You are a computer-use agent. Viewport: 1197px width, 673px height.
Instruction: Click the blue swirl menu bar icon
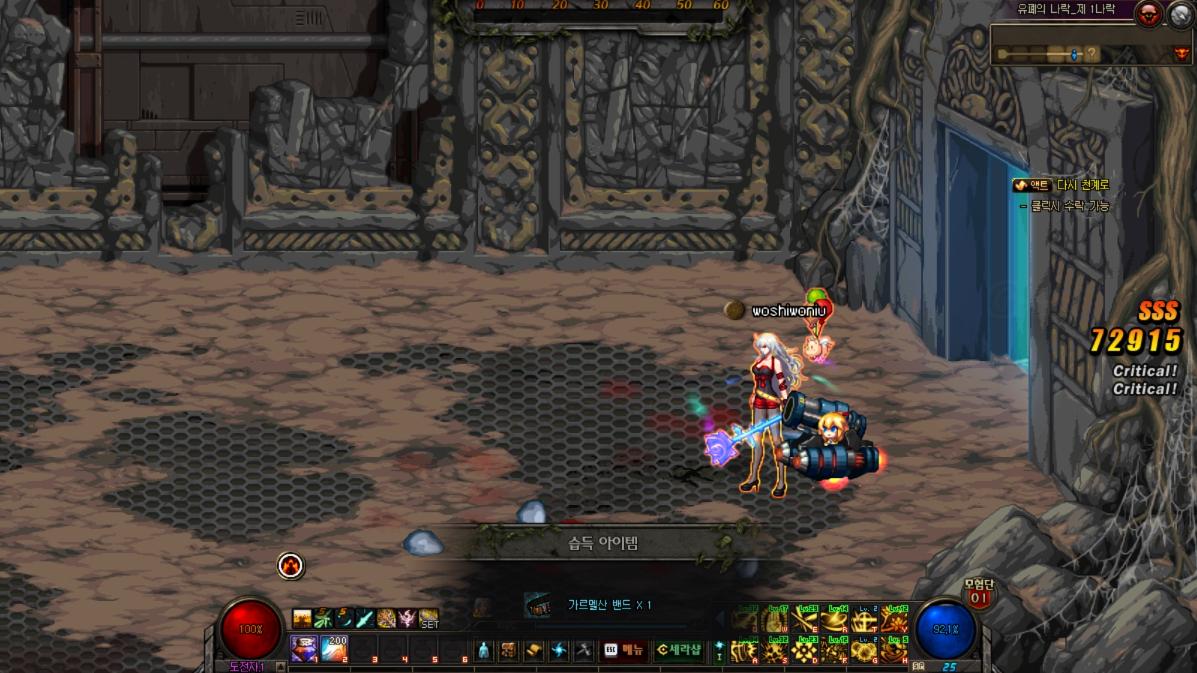pos(559,650)
